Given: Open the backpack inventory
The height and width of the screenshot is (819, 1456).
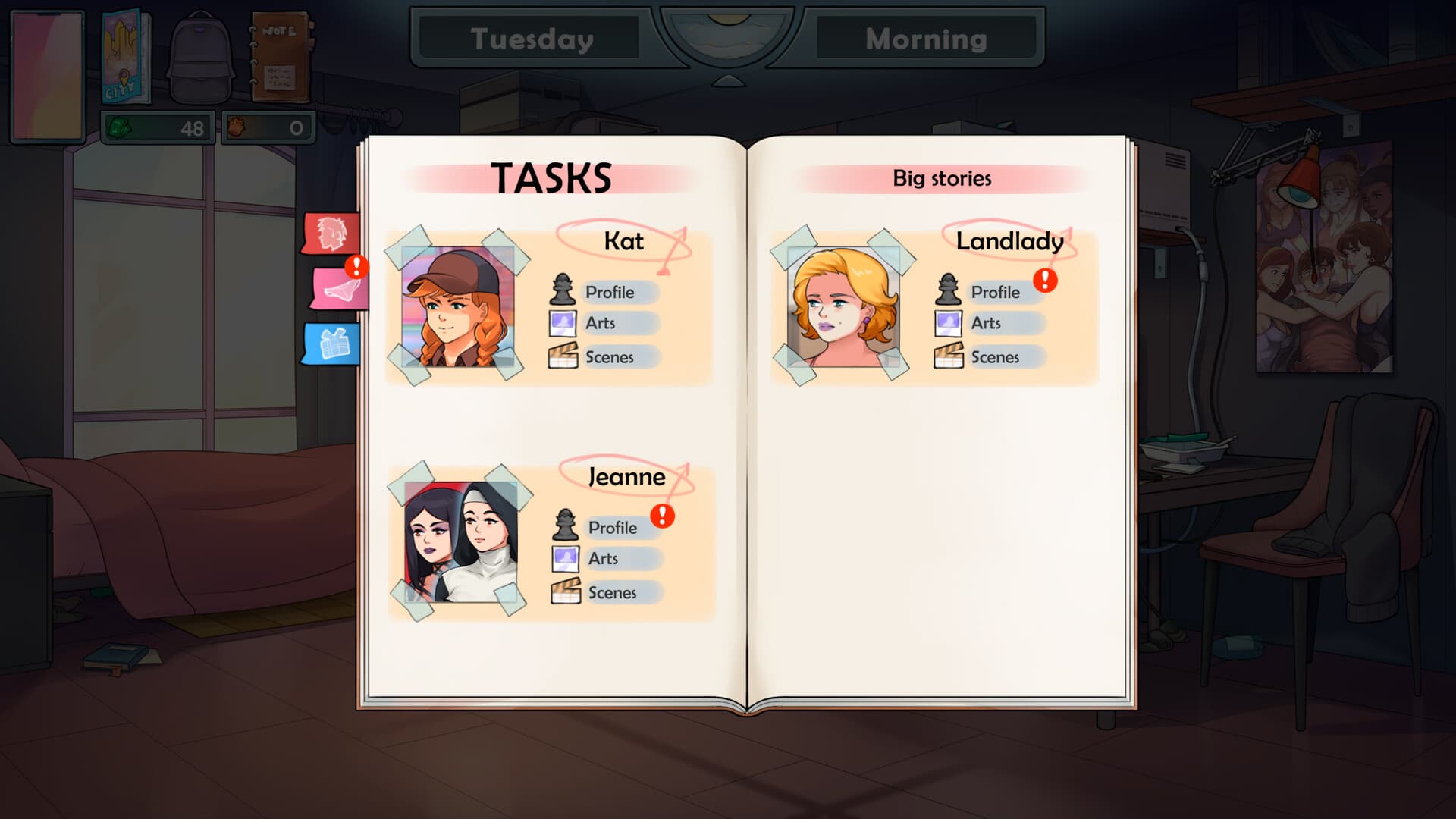Looking at the screenshot, I should click(x=199, y=58).
